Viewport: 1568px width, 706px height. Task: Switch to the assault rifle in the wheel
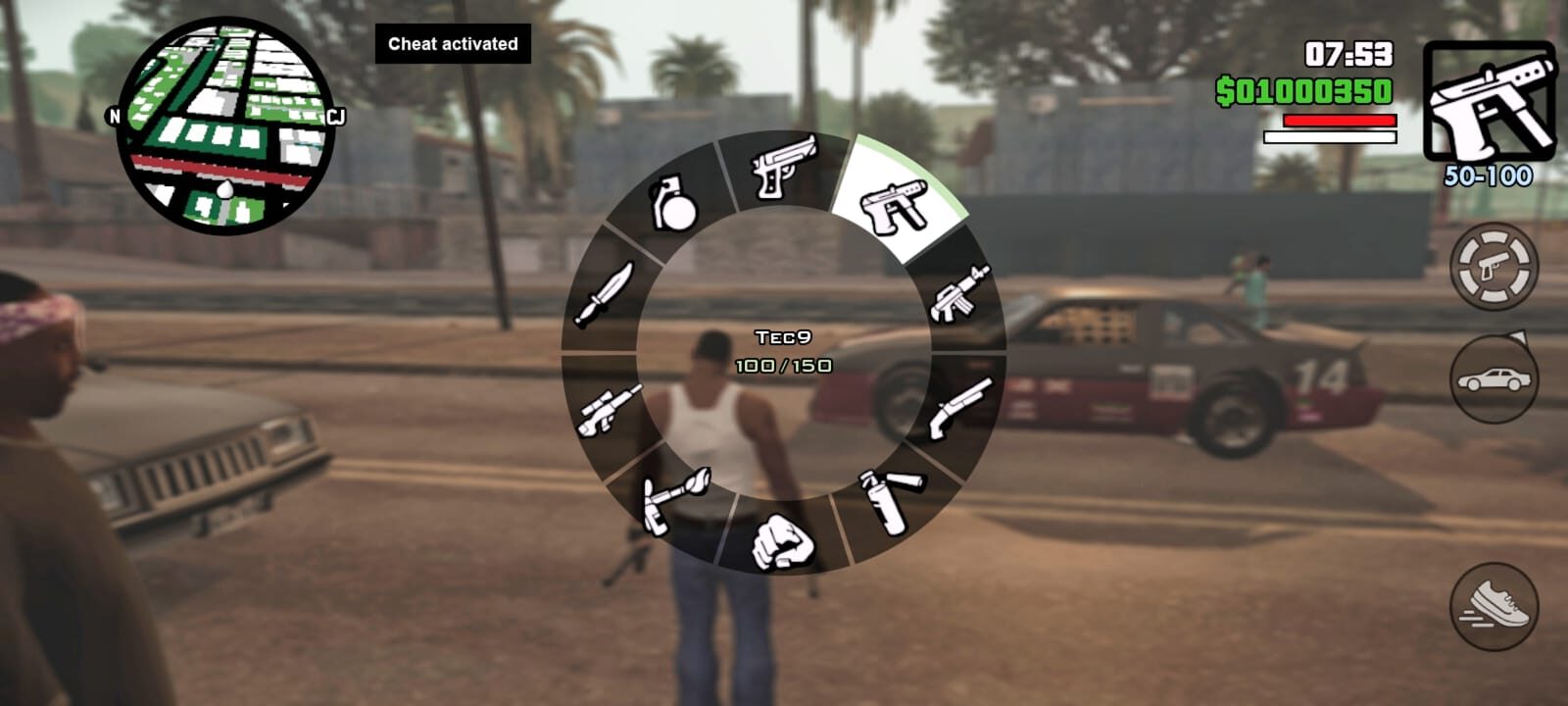pos(960,292)
